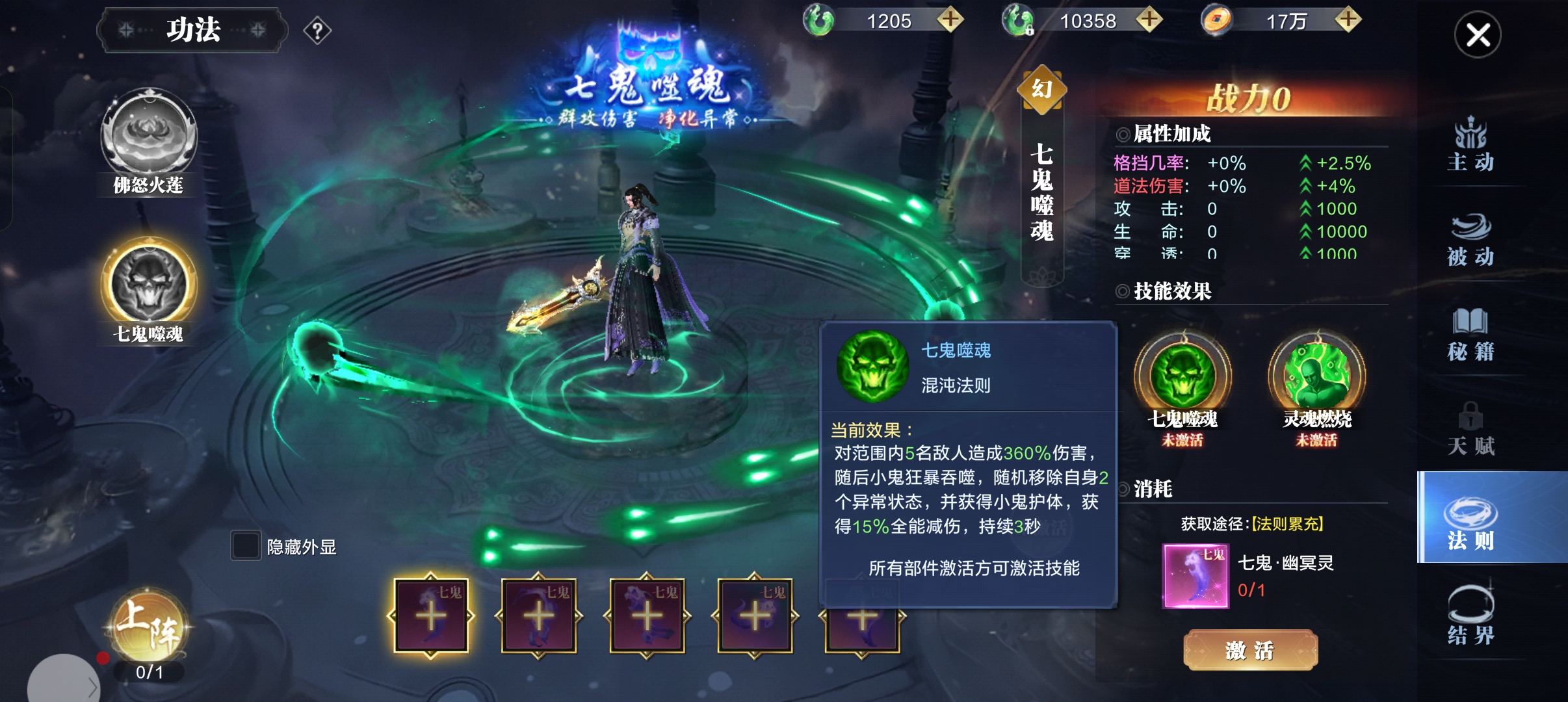Close the 功法 skill screen
Viewport: 1568px width, 702px height.
[1477, 35]
